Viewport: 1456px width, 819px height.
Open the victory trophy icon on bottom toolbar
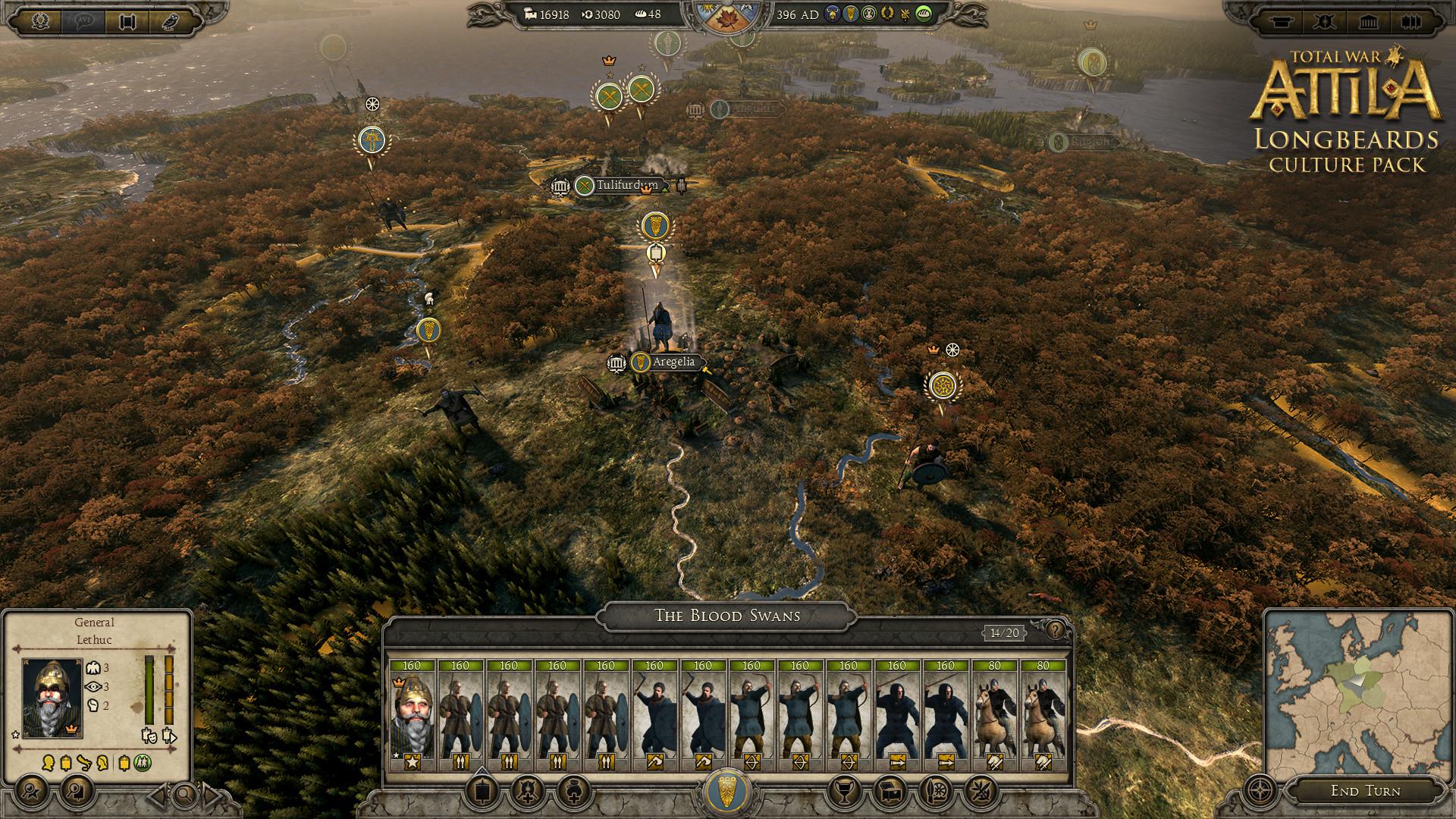click(x=844, y=793)
